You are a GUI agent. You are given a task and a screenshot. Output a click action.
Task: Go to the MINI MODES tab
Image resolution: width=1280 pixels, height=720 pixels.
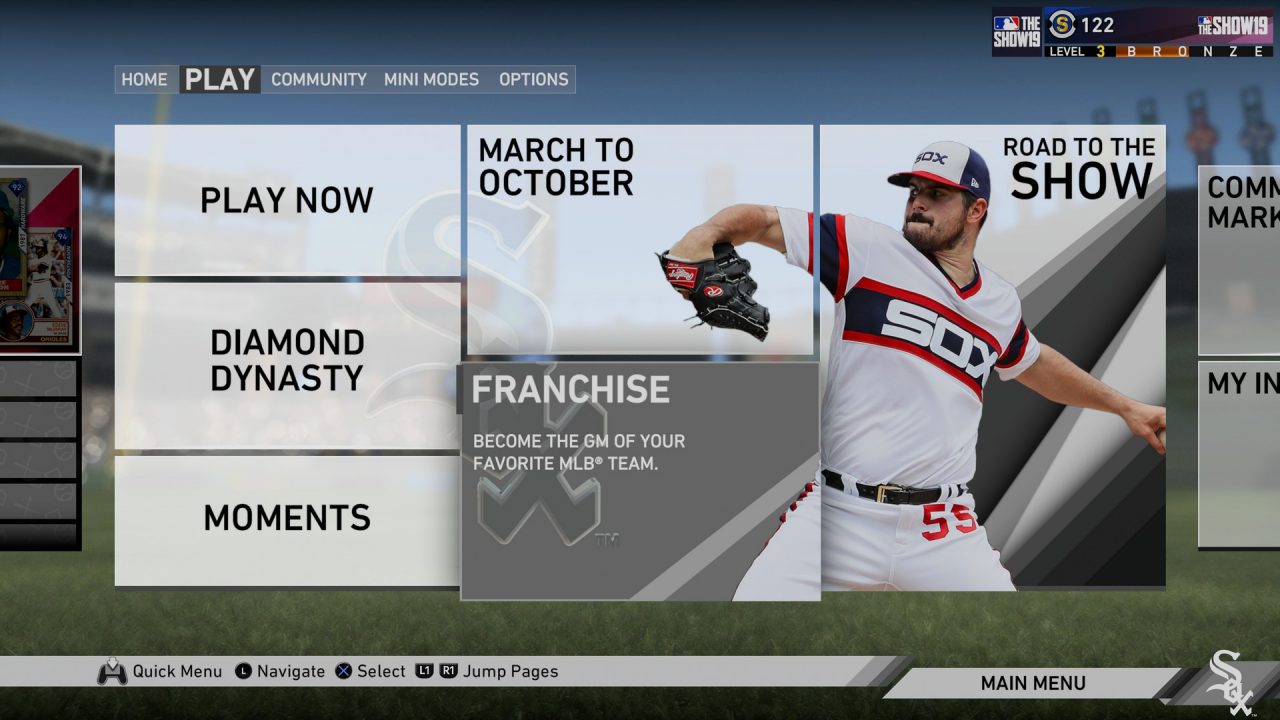pos(431,80)
